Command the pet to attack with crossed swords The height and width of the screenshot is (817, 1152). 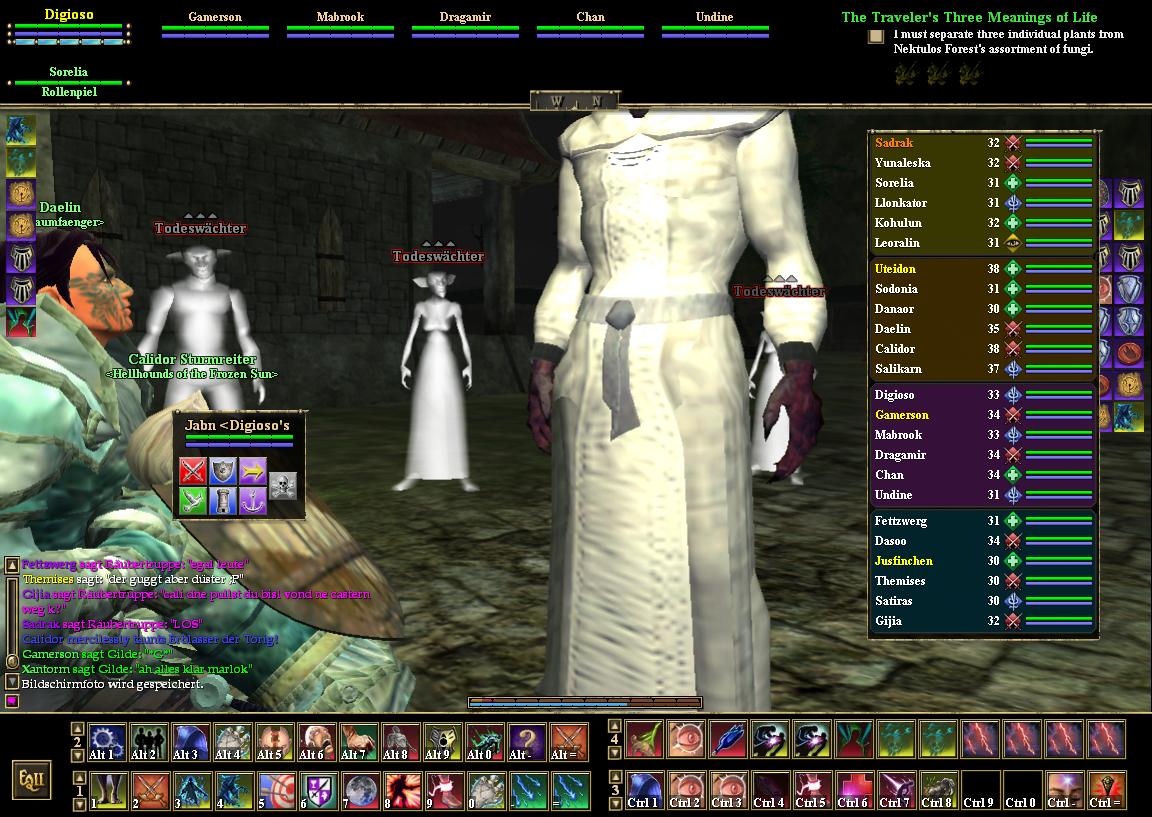193,470
